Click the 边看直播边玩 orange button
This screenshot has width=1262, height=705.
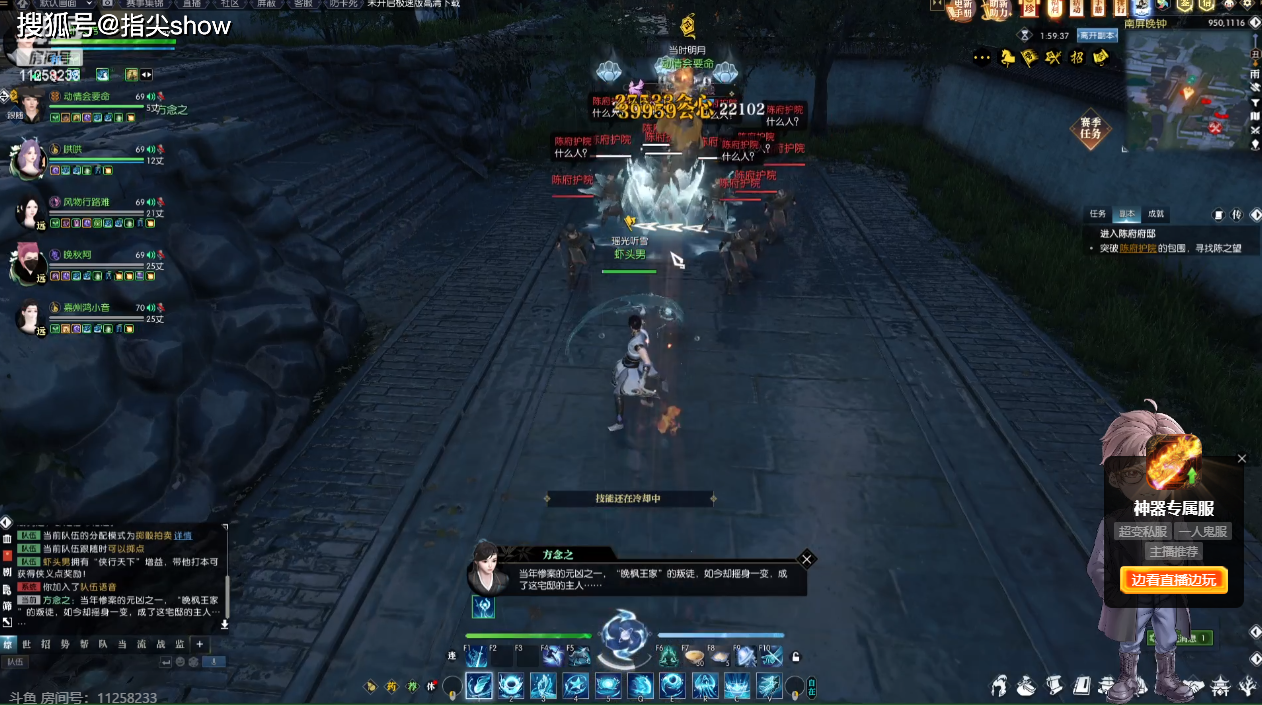[x=1173, y=580]
